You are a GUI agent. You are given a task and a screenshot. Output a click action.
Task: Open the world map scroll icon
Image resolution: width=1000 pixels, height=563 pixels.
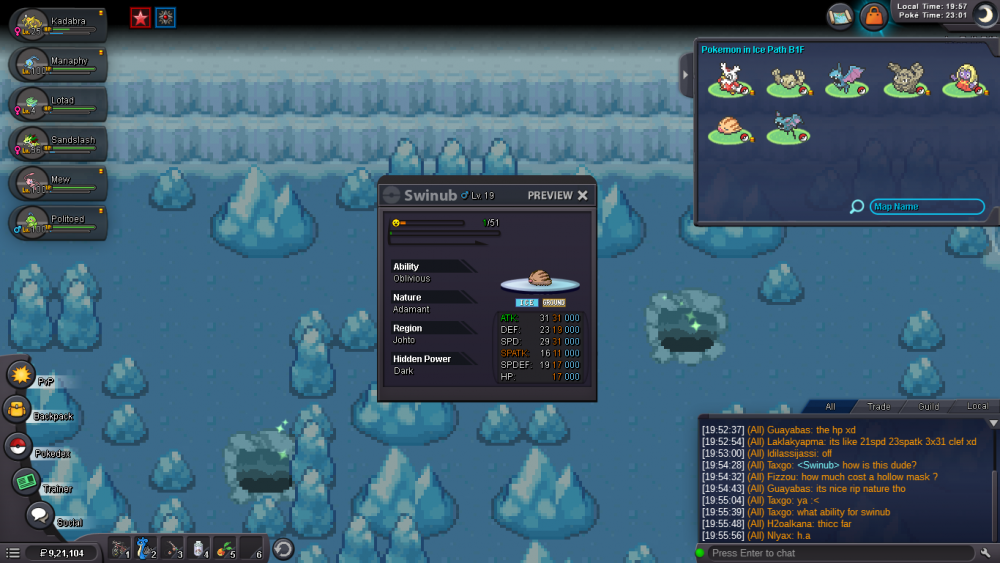coord(840,16)
